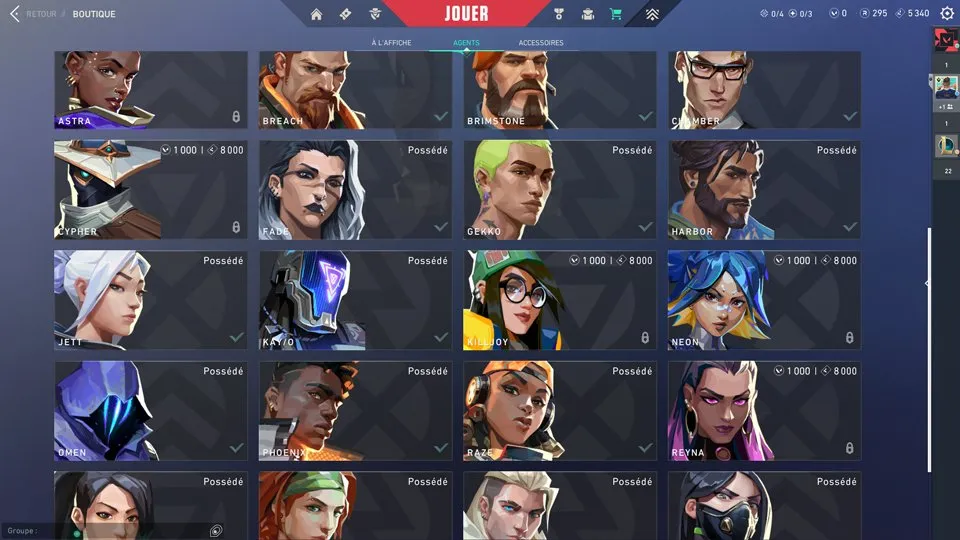Select the Agents tab
The height and width of the screenshot is (540, 960).
pos(466,43)
